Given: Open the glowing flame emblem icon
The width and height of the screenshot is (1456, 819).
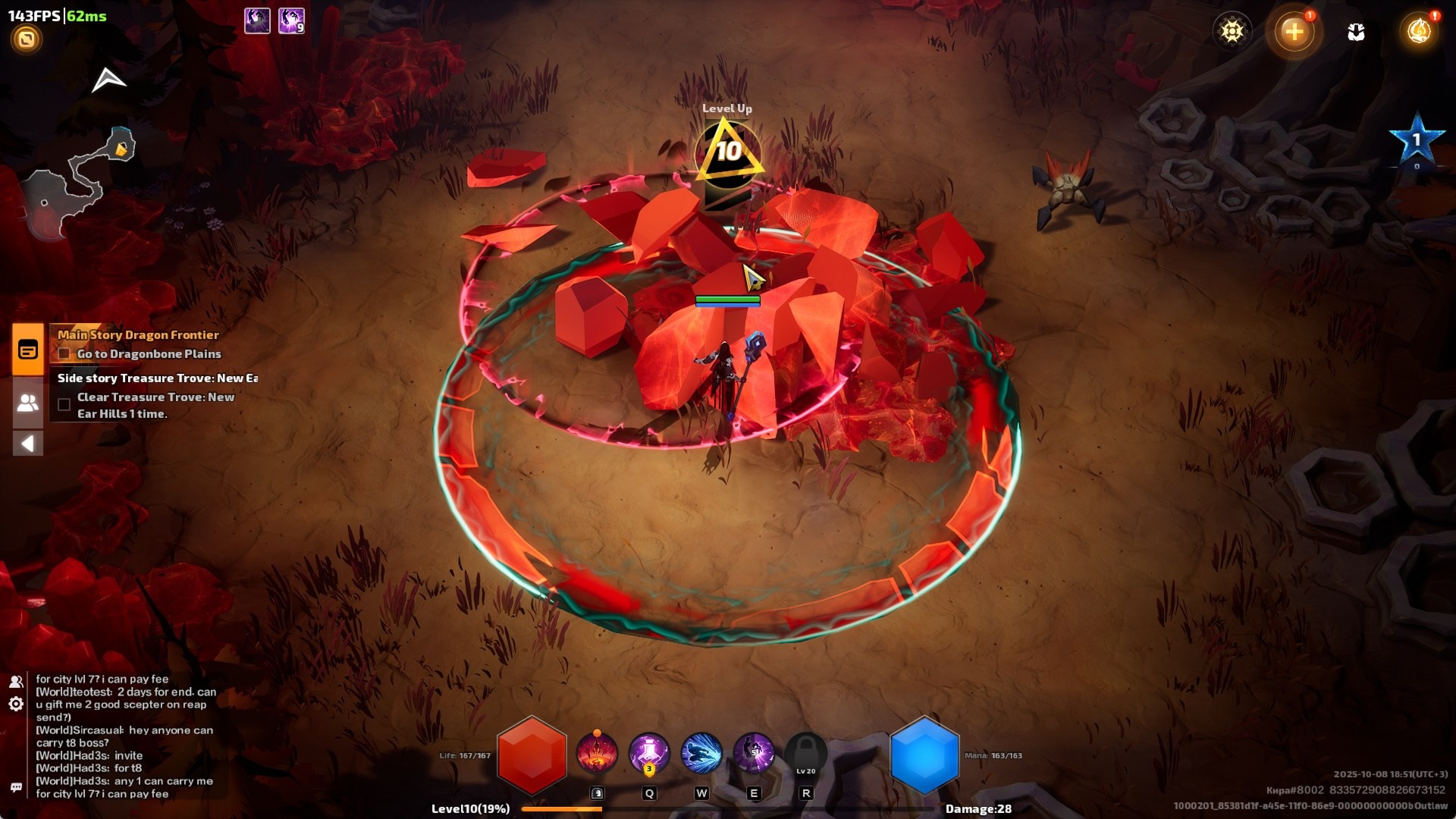Looking at the screenshot, I should (1419, 31).
